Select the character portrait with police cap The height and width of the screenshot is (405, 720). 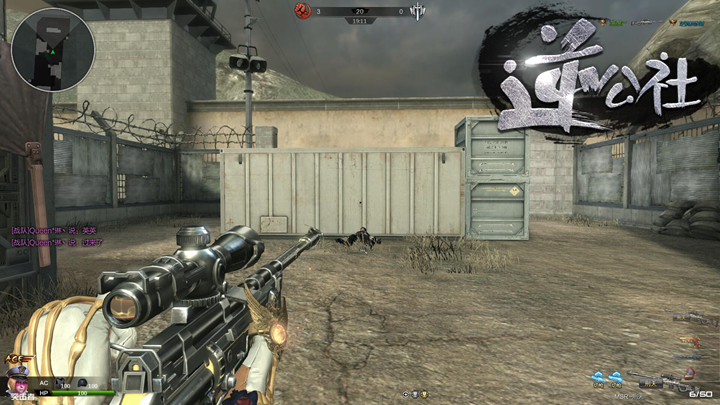click(17, 381)
